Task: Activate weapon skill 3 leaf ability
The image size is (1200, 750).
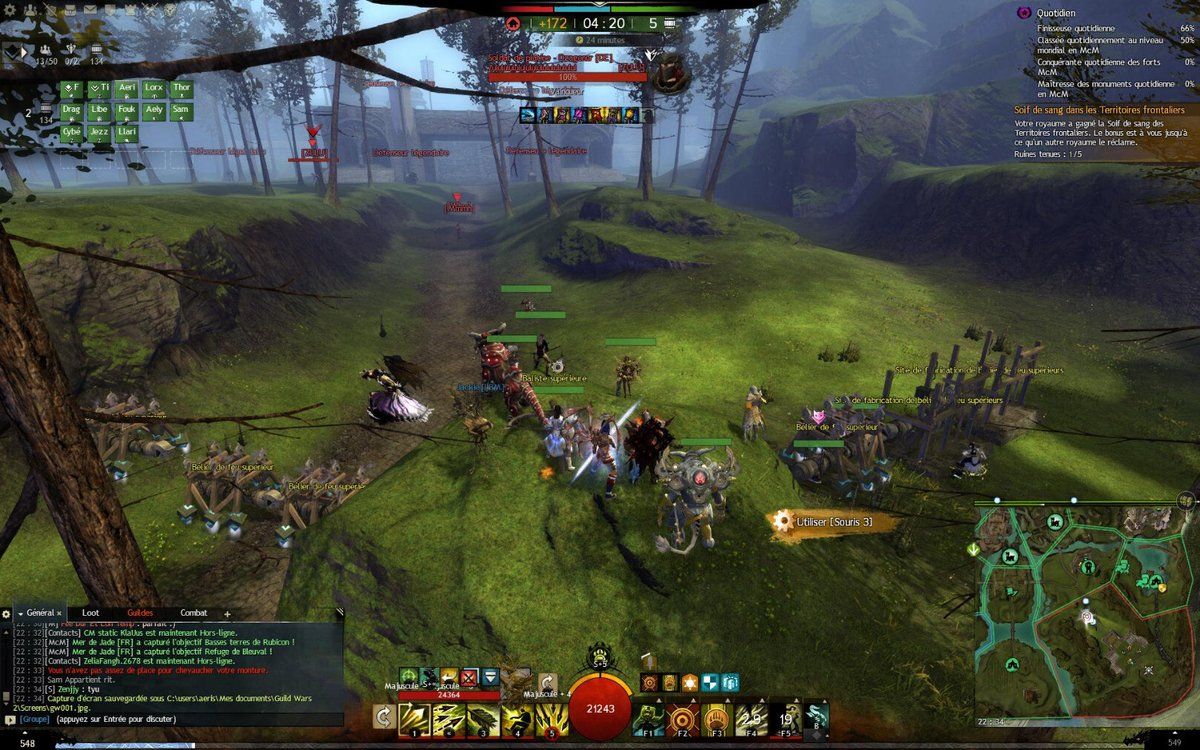Action: point(483,719)
